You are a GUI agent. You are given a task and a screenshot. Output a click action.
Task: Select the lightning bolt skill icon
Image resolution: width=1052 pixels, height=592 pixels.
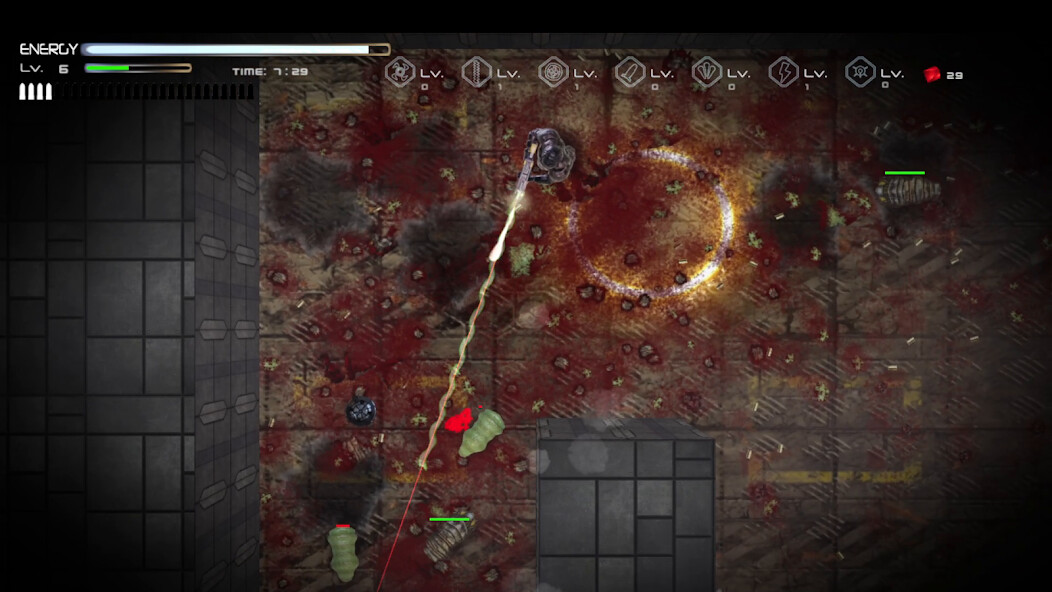[783, 72]
